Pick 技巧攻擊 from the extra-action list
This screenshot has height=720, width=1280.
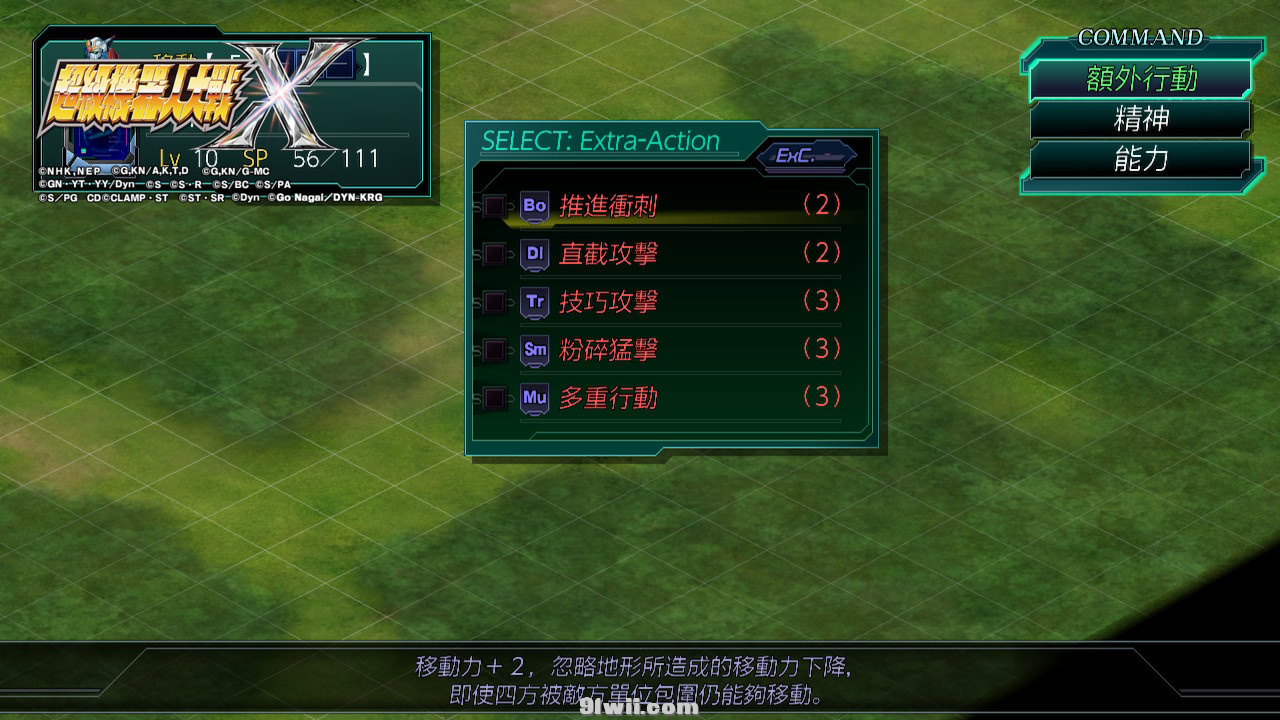pyautogui.click(x=608, y=302)
